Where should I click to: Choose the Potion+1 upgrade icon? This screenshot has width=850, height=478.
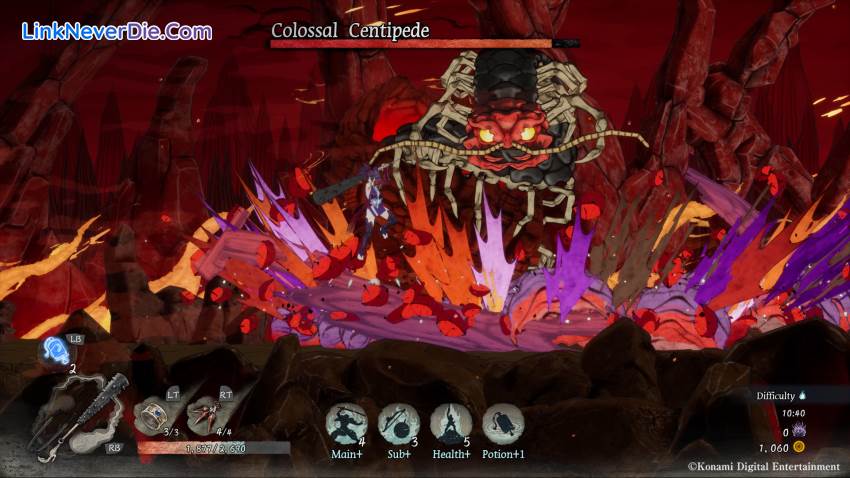tap(503, 423)
